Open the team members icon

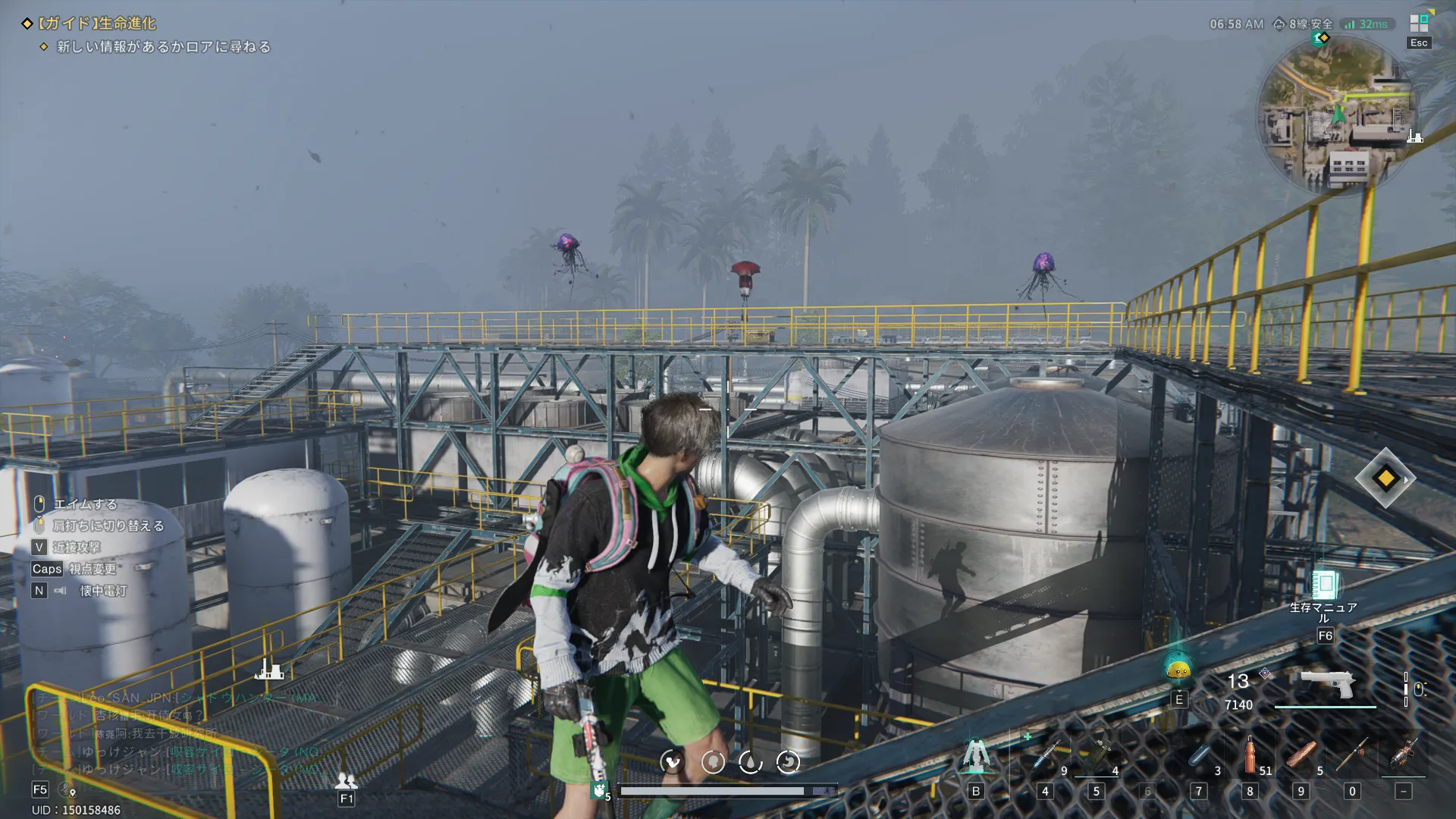coord(346,780)
